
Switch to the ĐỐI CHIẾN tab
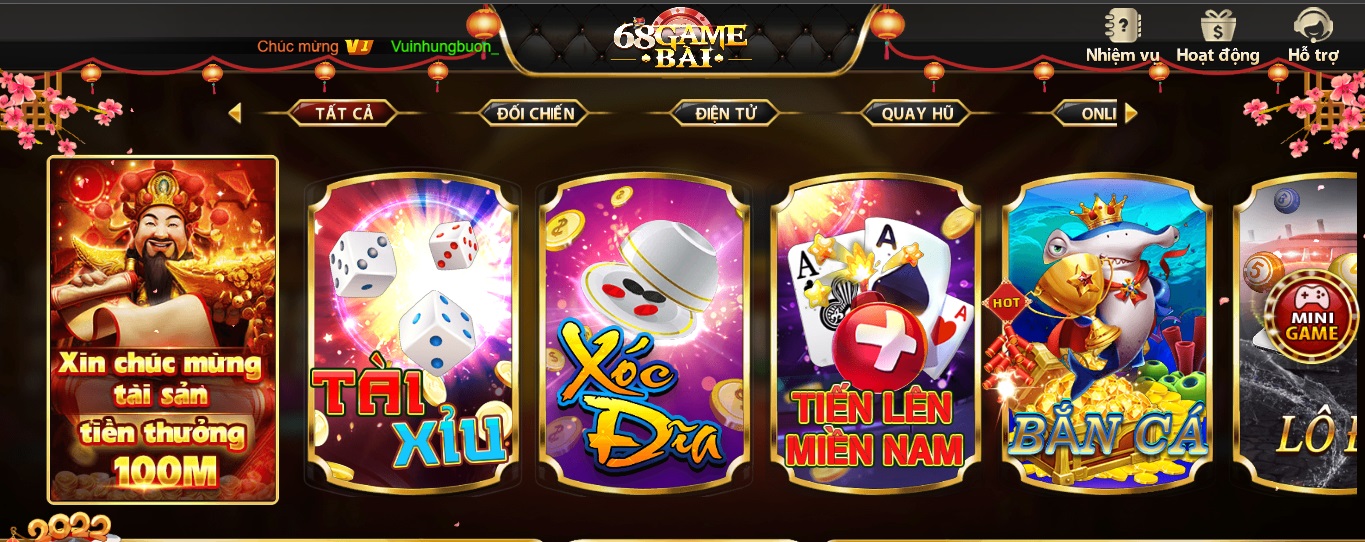point(535,113)
